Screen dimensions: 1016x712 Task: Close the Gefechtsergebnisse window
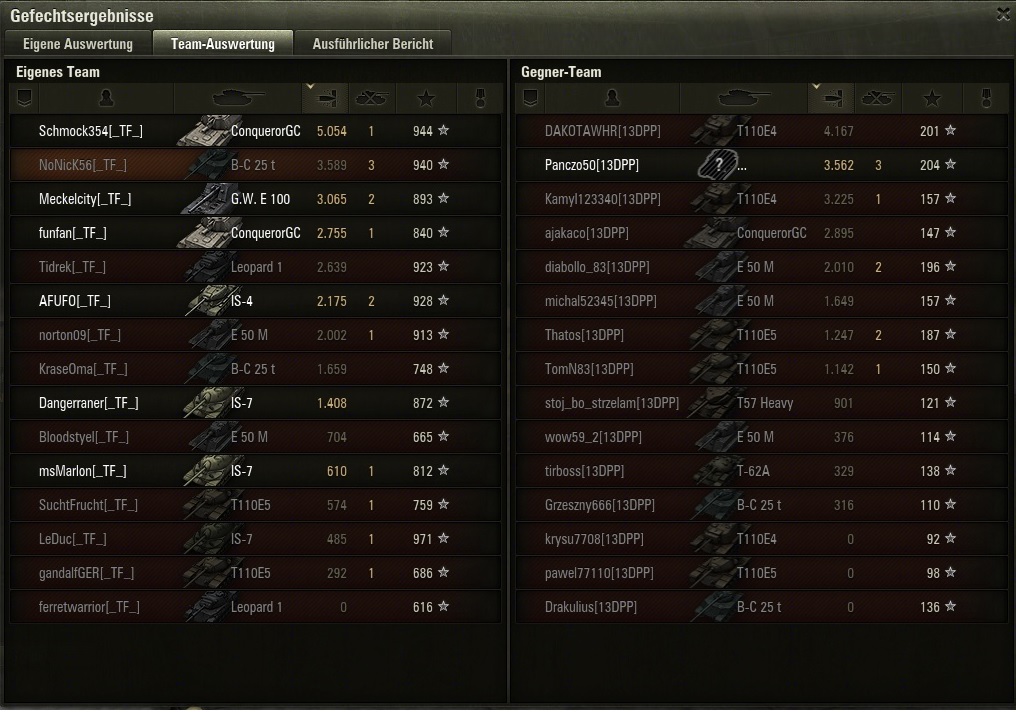pos(1003,14)
